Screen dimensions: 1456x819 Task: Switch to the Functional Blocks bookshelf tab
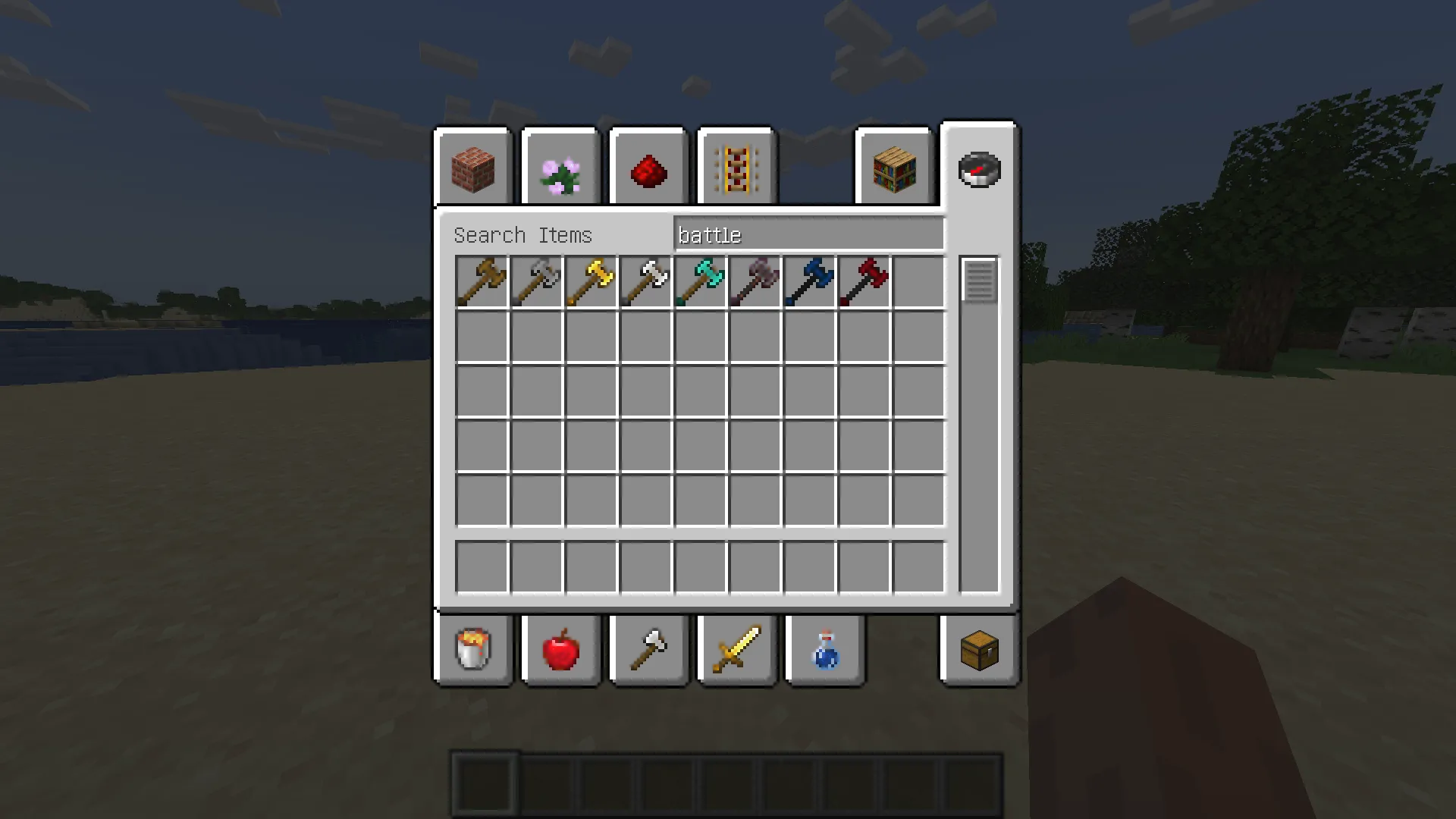(x=896, y=167)
